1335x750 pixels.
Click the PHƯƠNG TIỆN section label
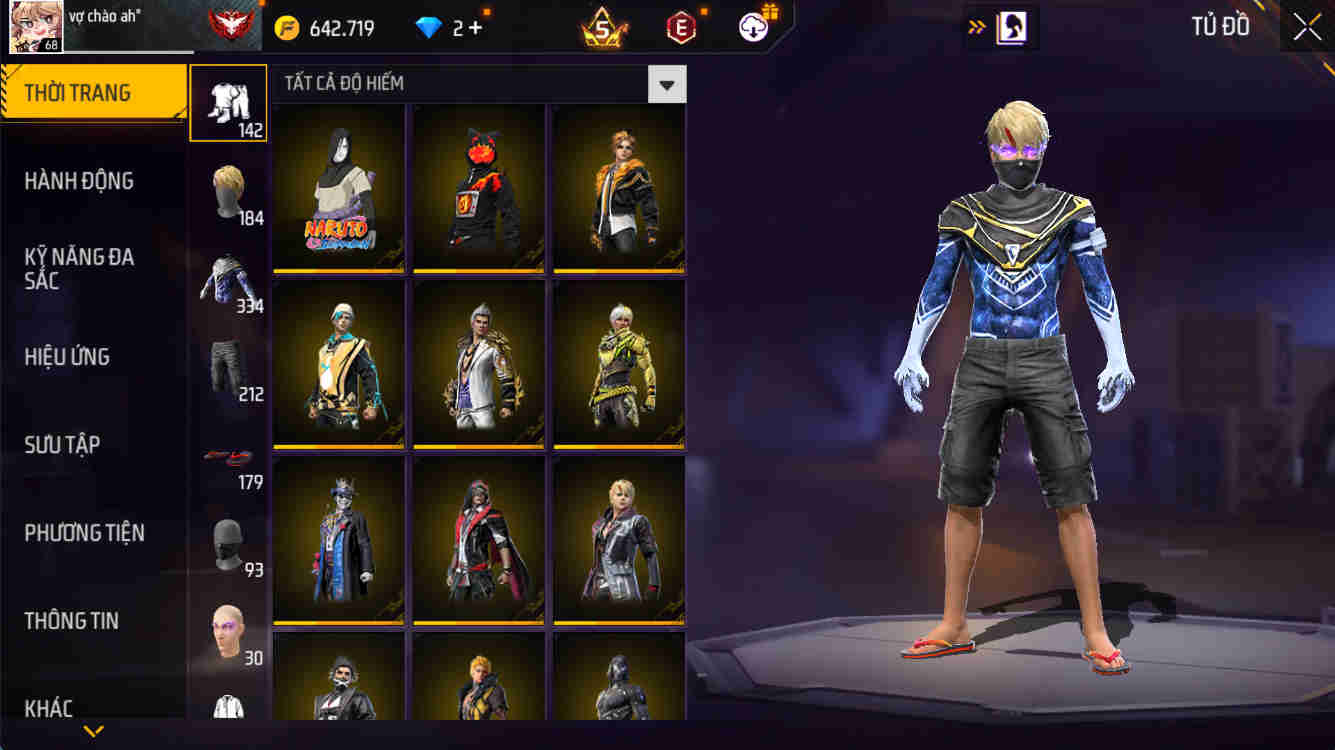point(91,533)
